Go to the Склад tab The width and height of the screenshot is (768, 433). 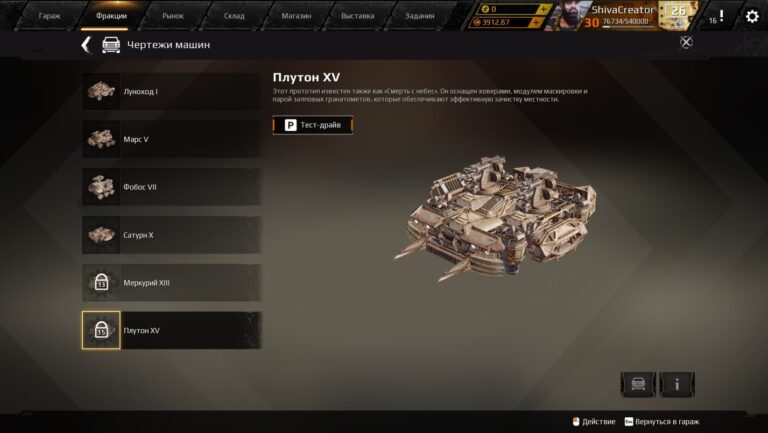[x=234, y=16]
